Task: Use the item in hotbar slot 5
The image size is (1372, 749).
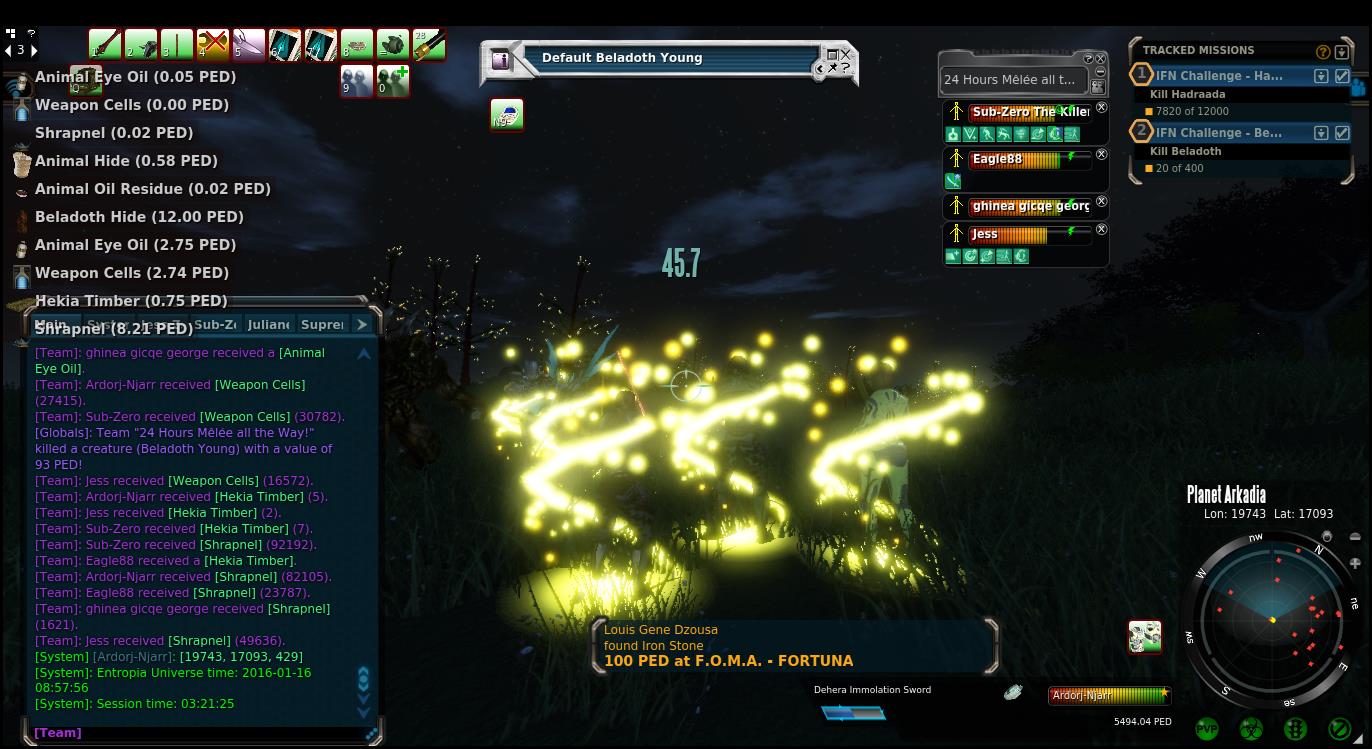Action: tap(249, 45)
